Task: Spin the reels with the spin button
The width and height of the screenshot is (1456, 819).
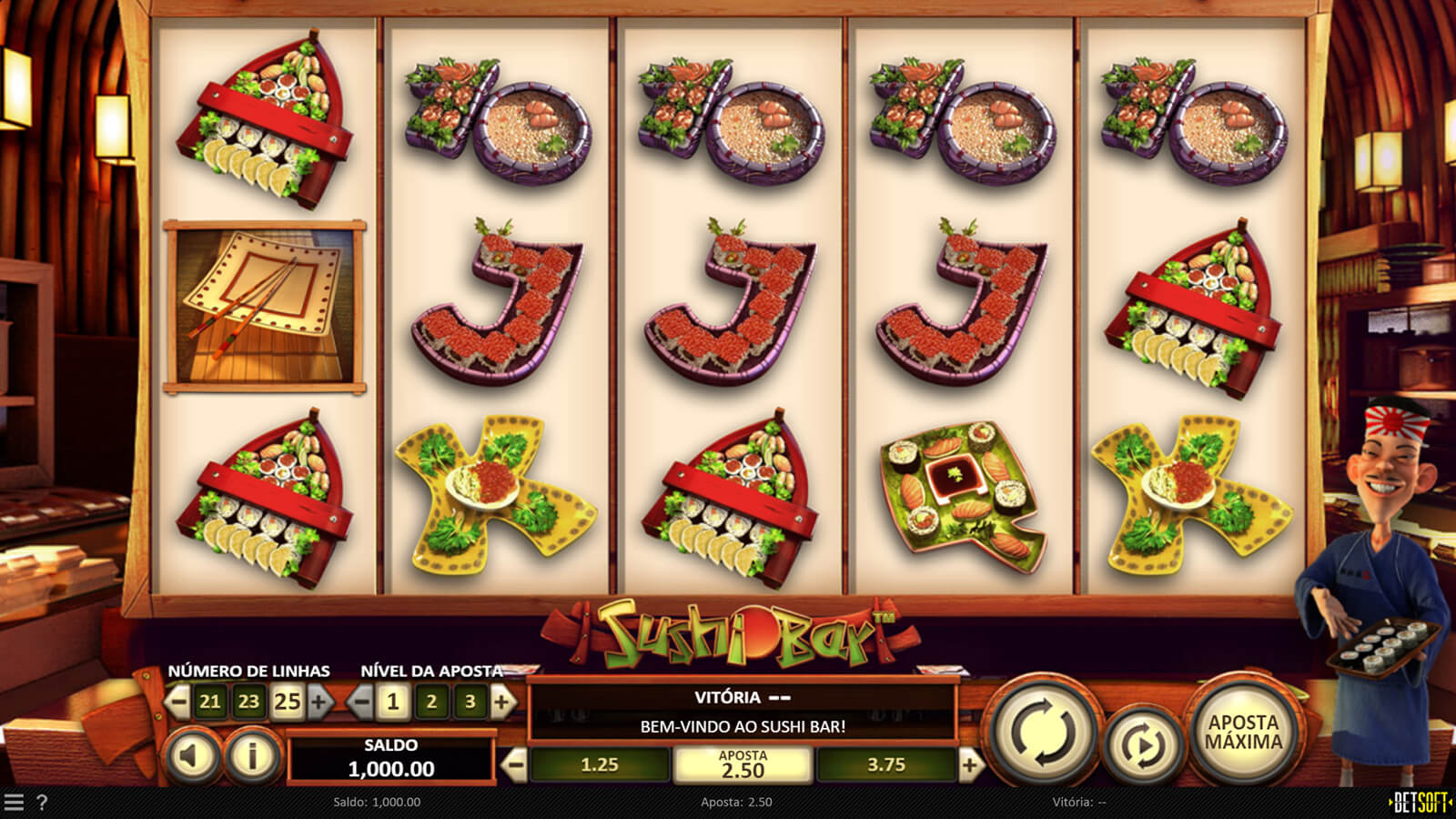Action: click(x=1041, y=731)
